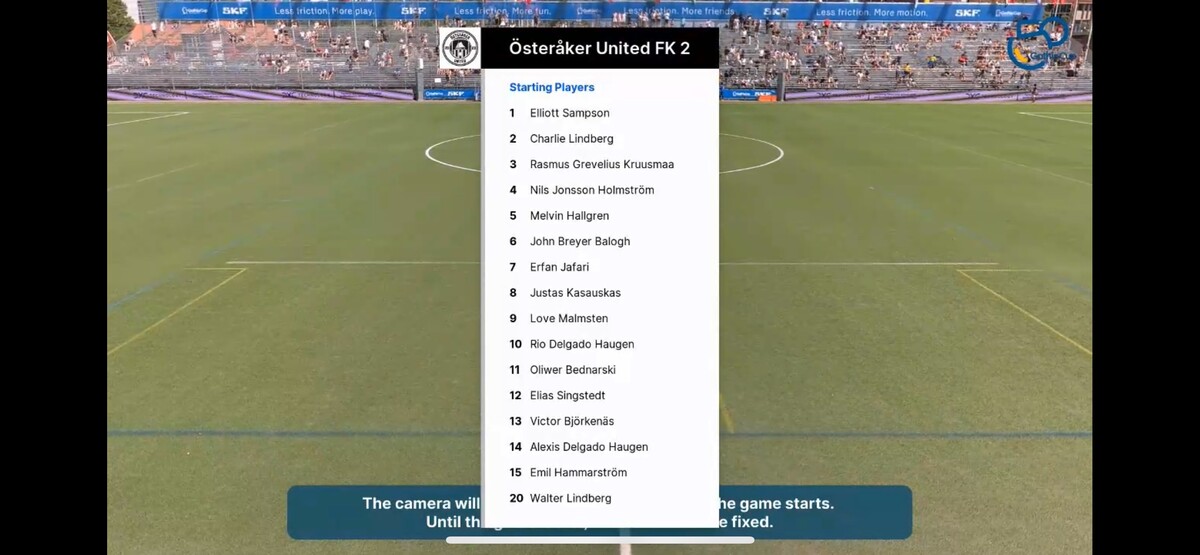Choose Oliwer Bednarski from starting players

[x=572, y=370]
